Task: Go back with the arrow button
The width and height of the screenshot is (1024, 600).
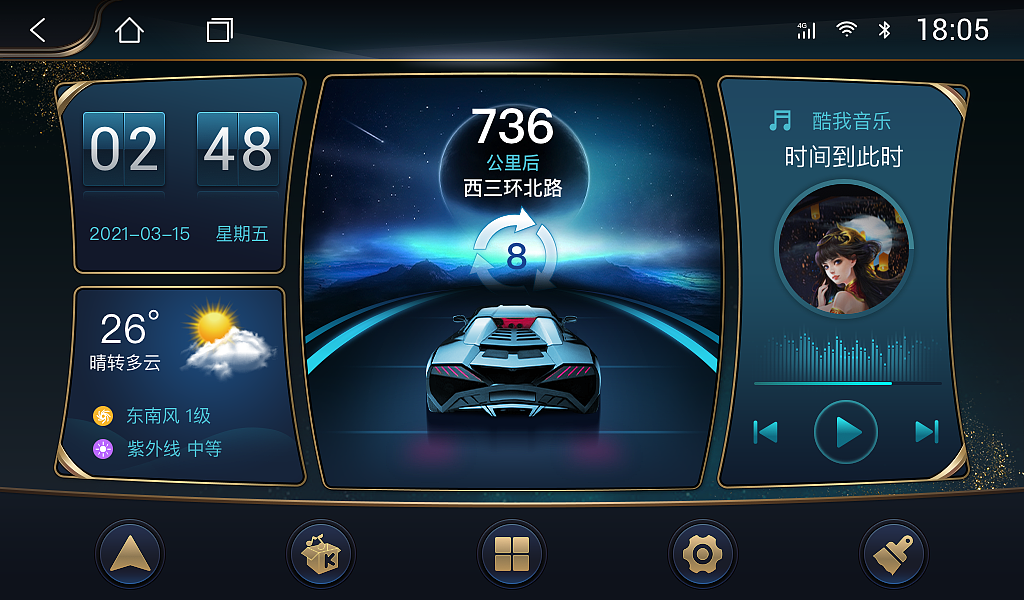Action: [x=38, y=30]
